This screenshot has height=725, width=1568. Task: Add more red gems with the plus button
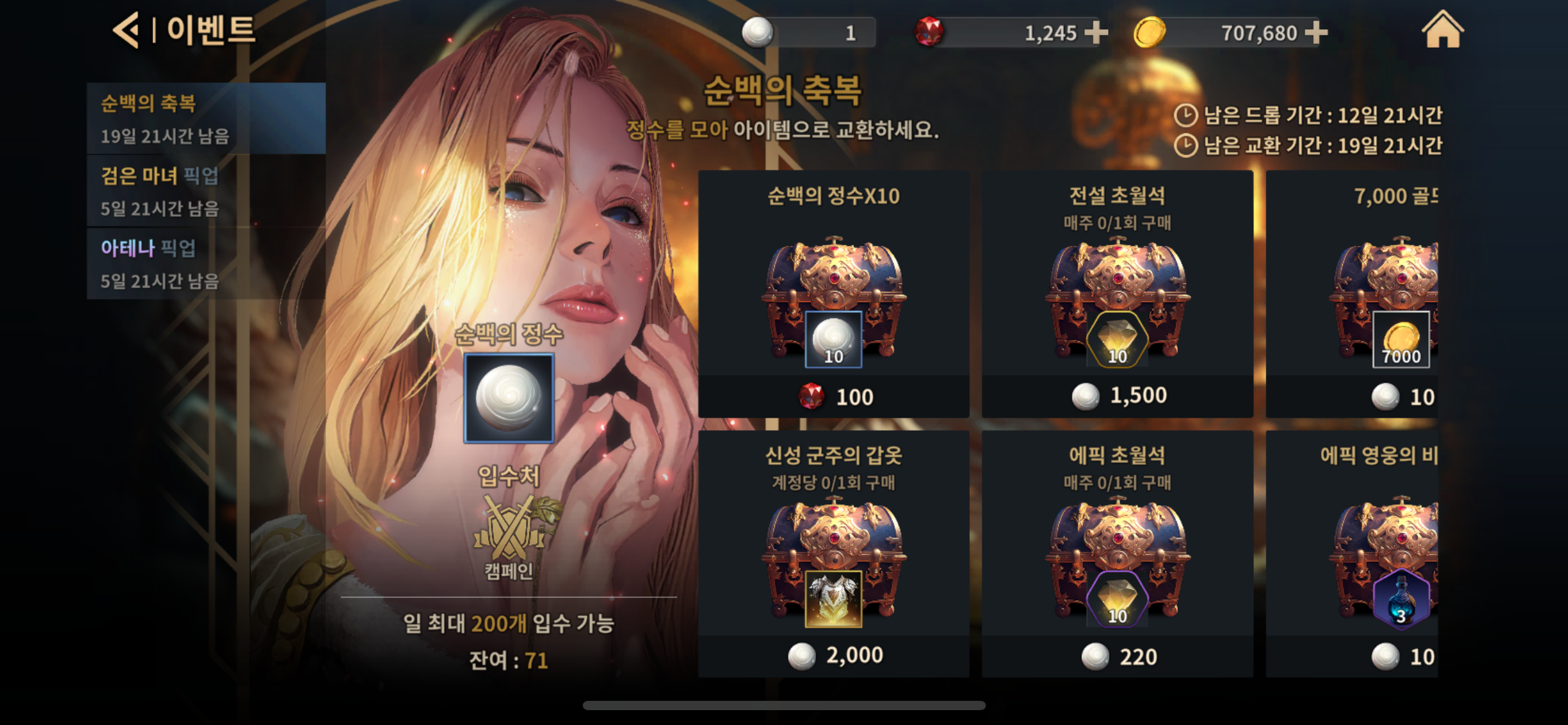1096,32
